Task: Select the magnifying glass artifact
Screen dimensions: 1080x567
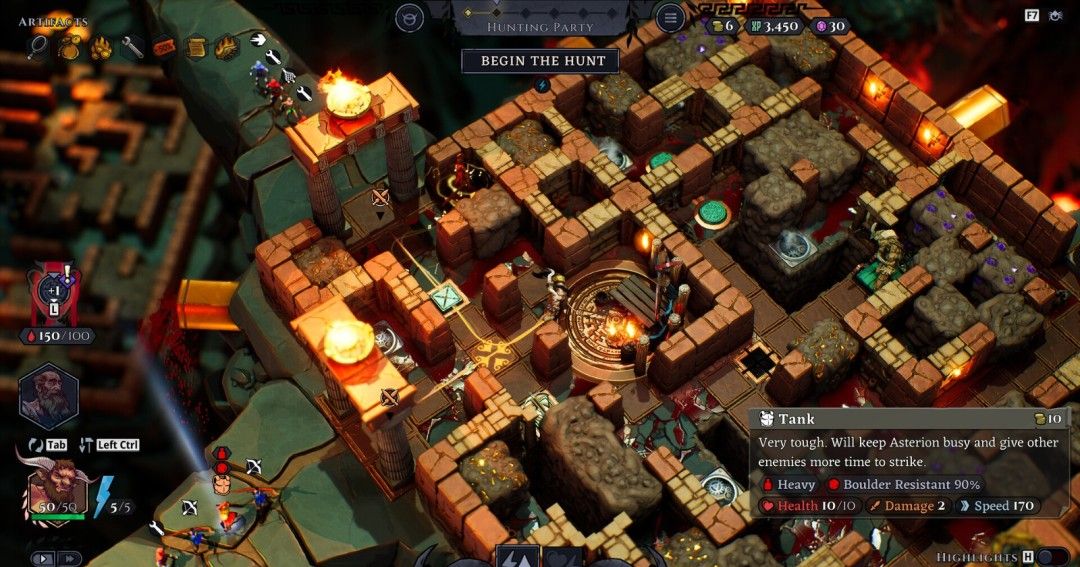Action: coord(37,46)
